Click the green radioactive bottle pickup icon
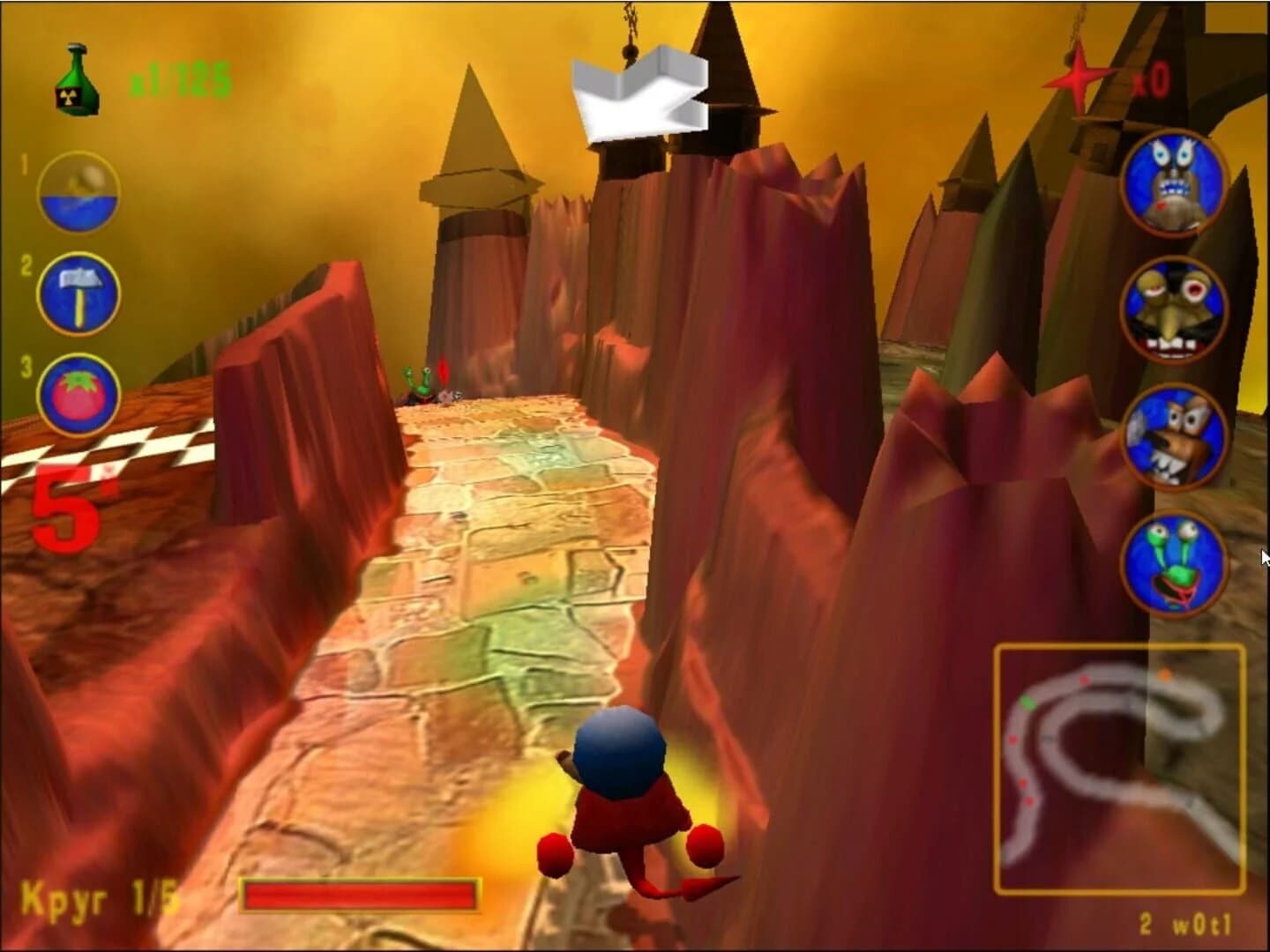The height and width of the screenshot is (952, 1270). pyautogui.click(x=73, y=79)
